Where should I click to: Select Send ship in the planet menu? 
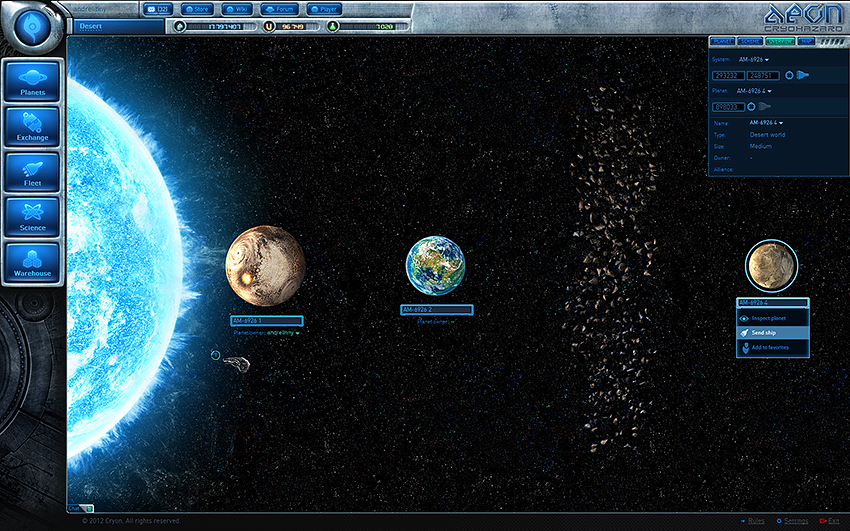point(772,332)
